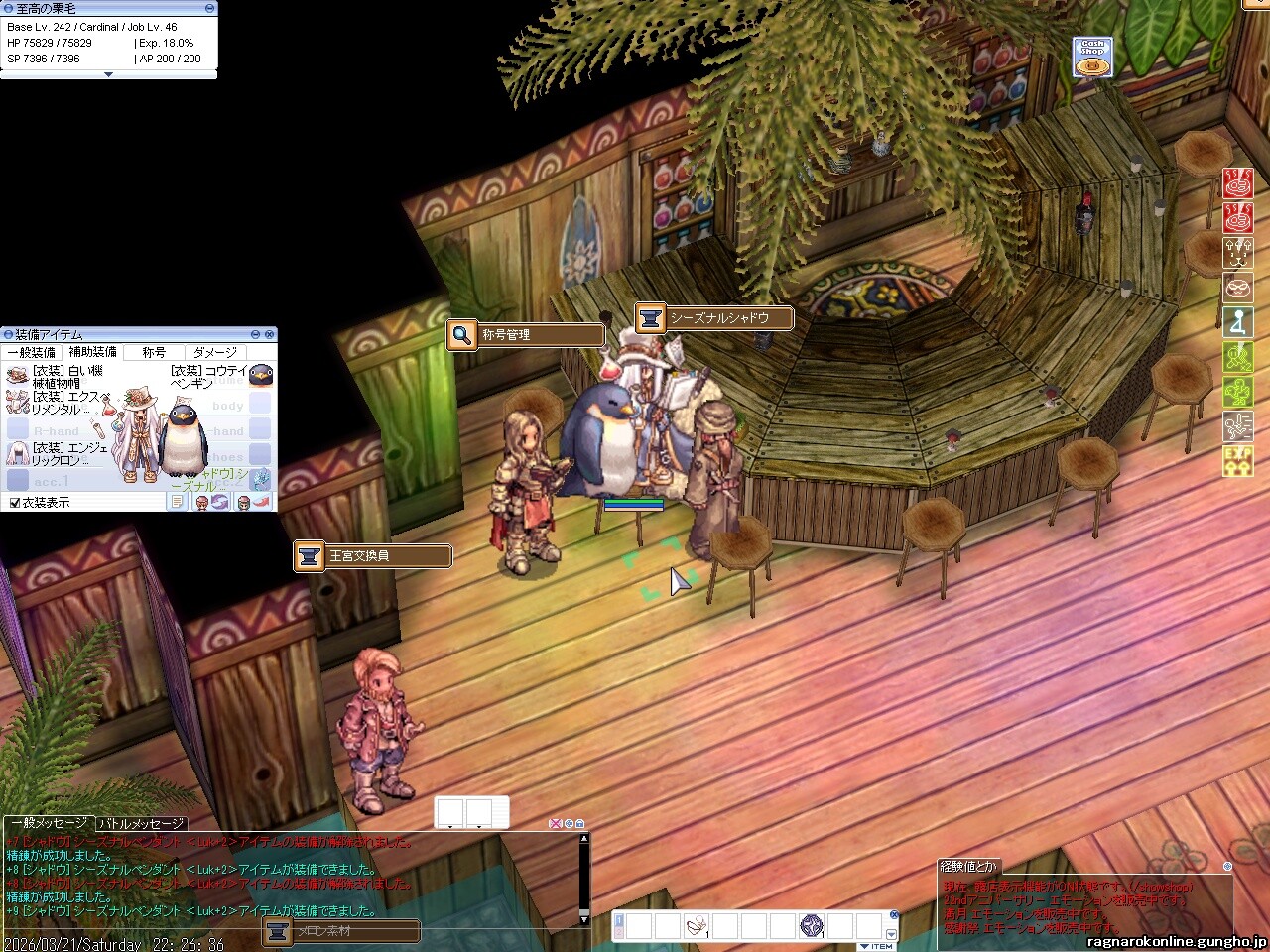The width and height of the screenshot is (1270, 952).
Task: Close the item hotbar
Action: 893,915
